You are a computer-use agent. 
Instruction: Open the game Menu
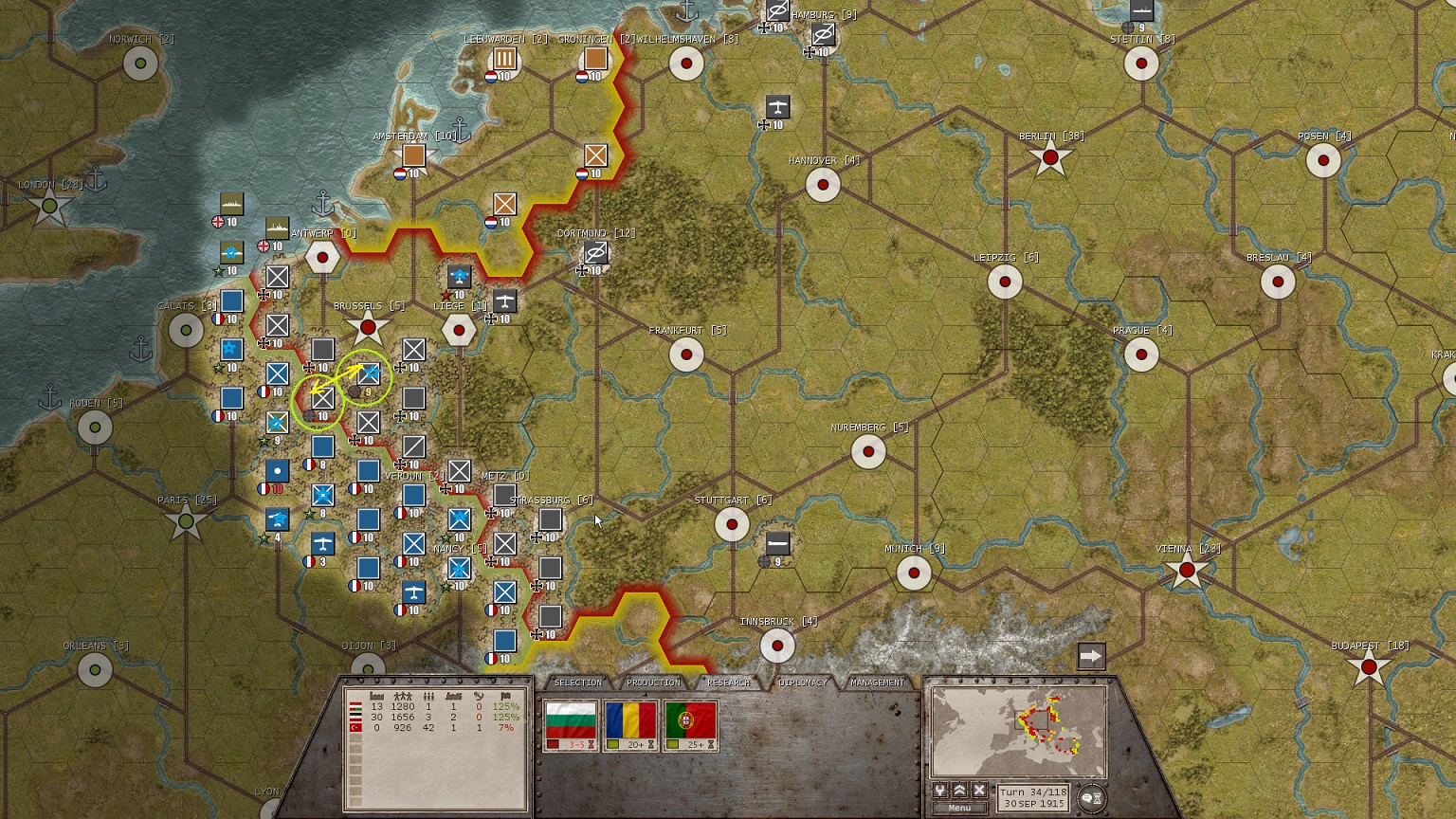tap(959, 808)
